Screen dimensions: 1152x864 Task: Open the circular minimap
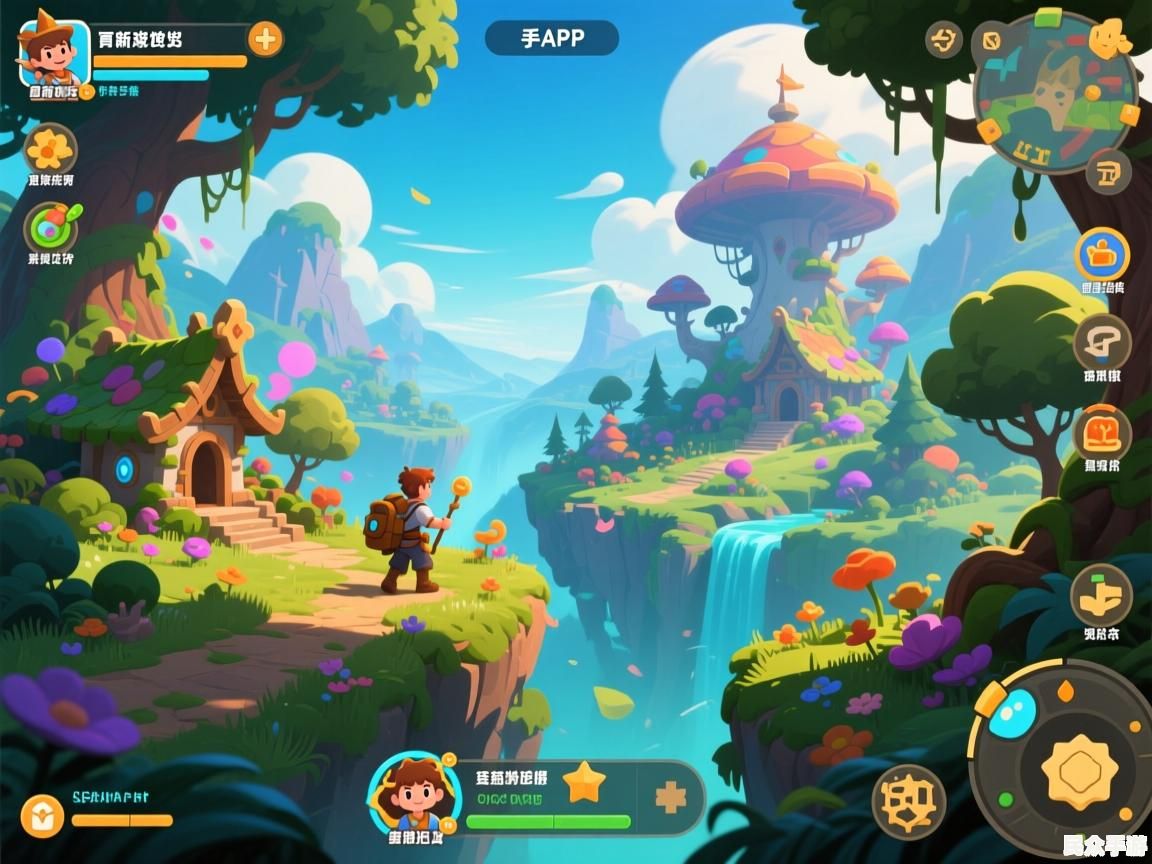1055,93
